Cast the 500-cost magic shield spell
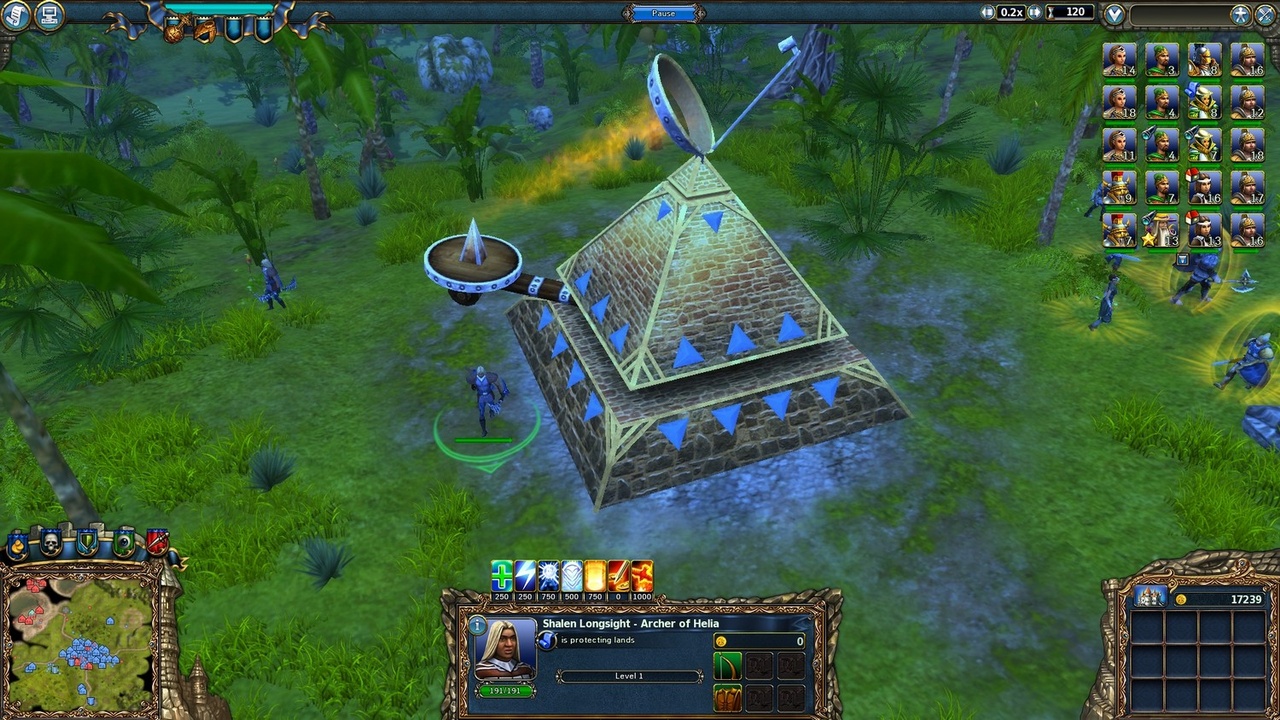1280x720 pixels. coord(571,574)
